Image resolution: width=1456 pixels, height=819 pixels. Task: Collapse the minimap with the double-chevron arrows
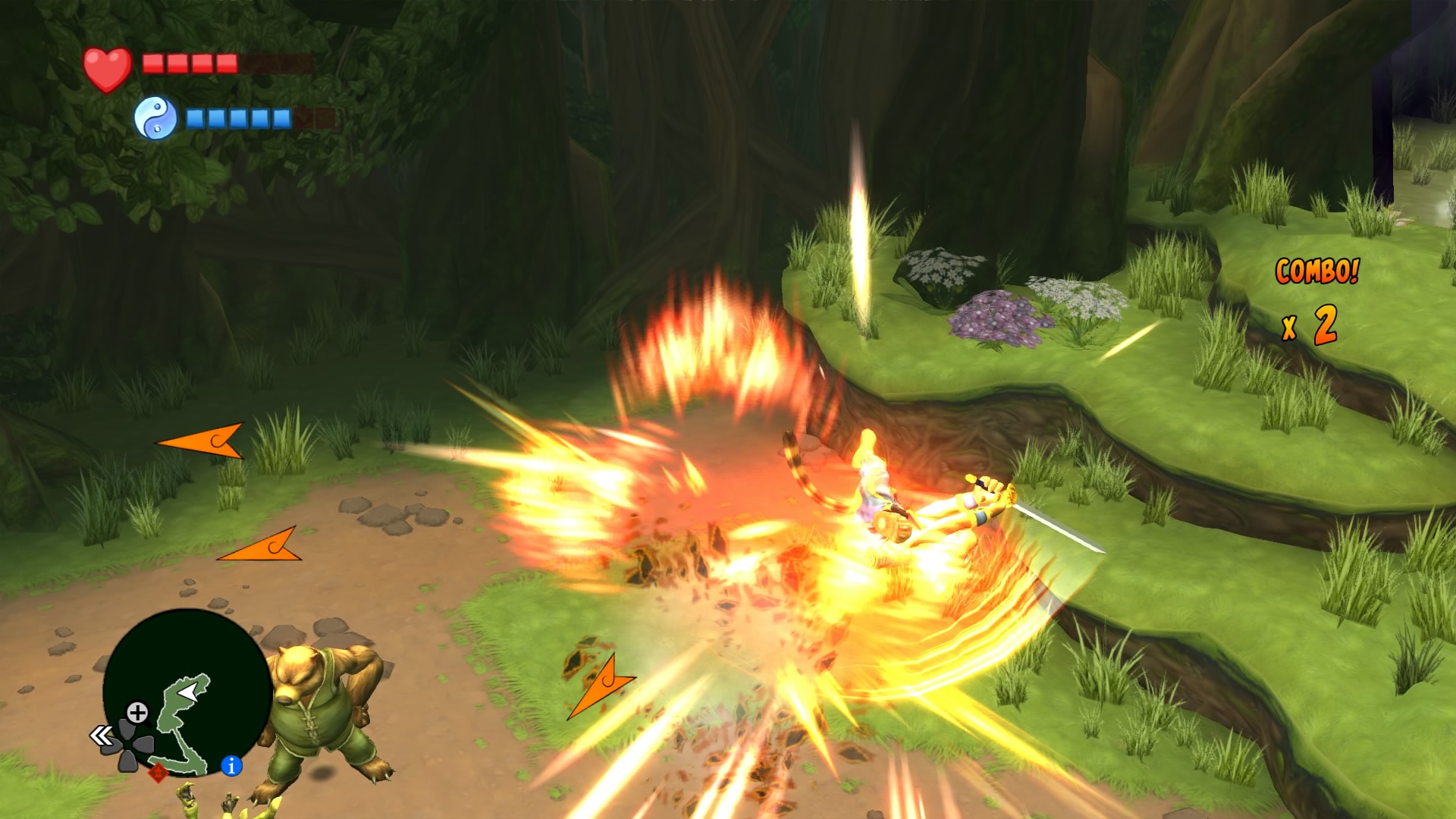[x=100, y=736]
